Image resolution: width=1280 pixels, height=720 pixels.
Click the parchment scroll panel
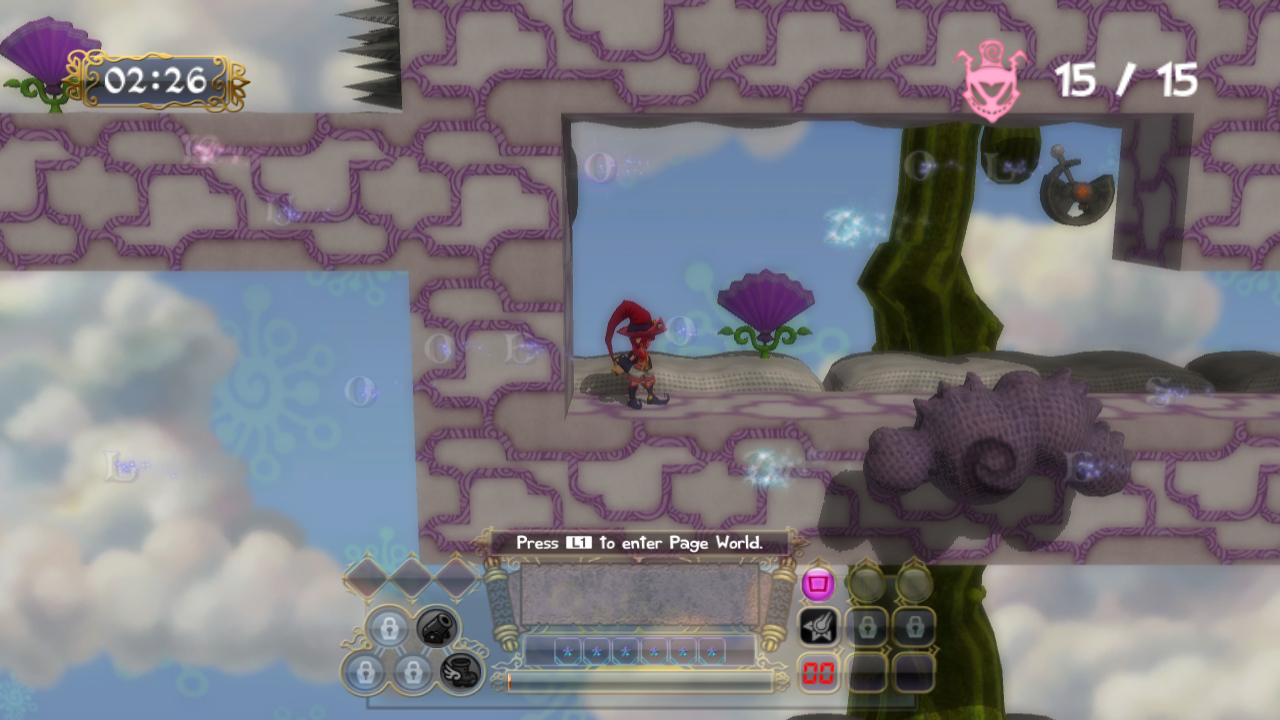pos(639,595)
